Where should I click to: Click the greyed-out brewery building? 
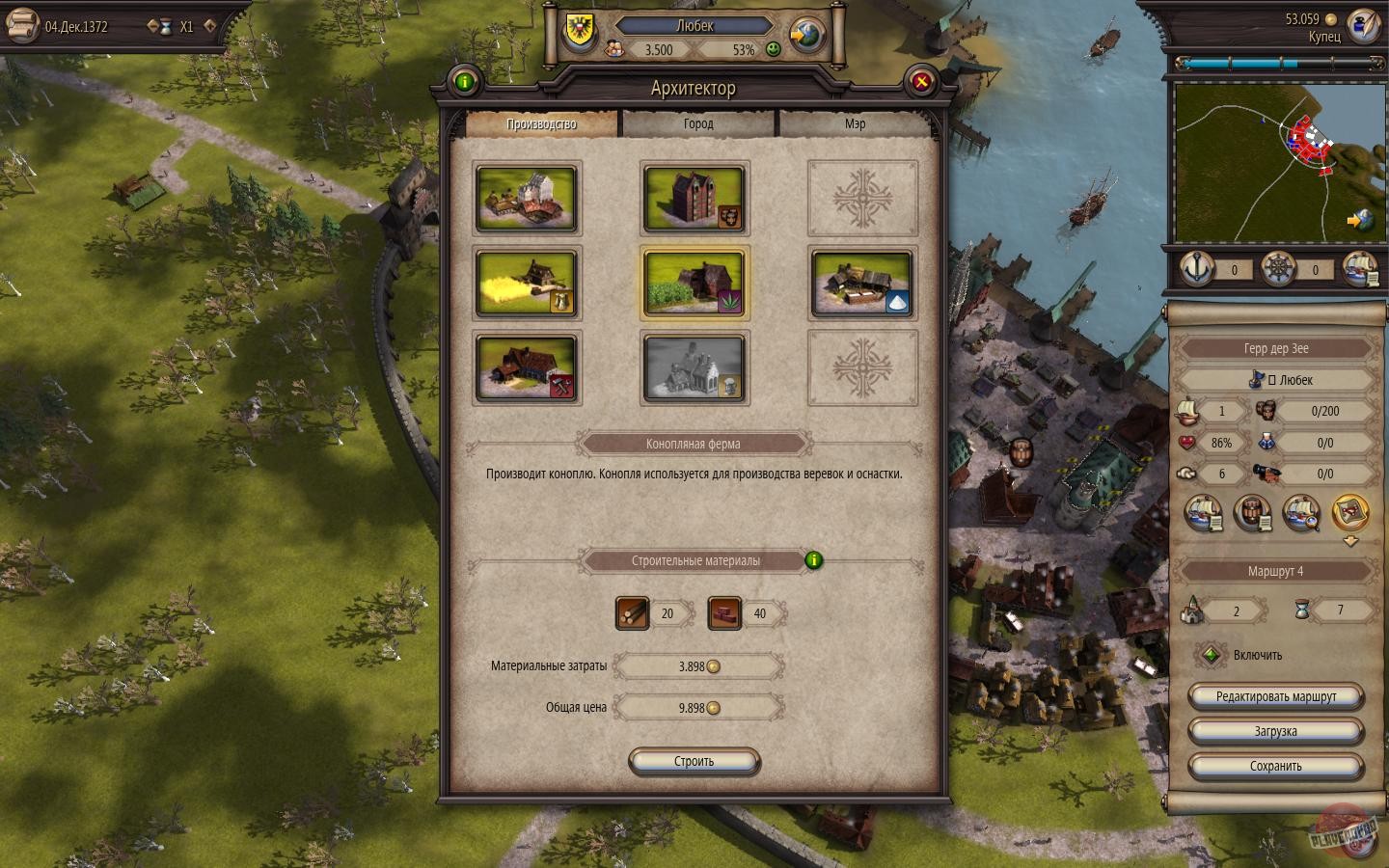694,367
